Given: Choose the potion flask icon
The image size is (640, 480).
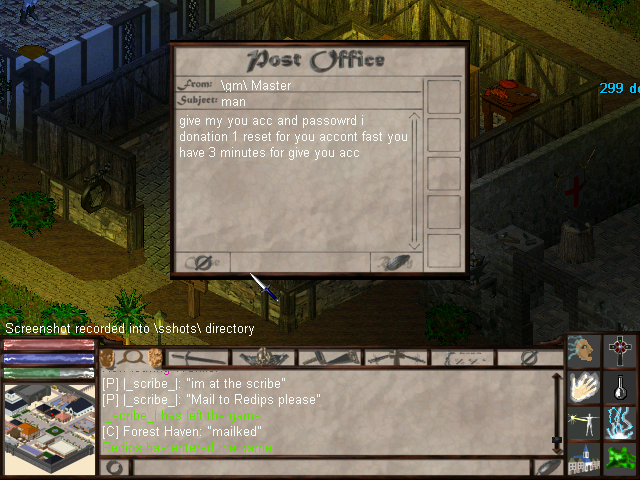Looking at the screenshot, I should coord(621,388).
